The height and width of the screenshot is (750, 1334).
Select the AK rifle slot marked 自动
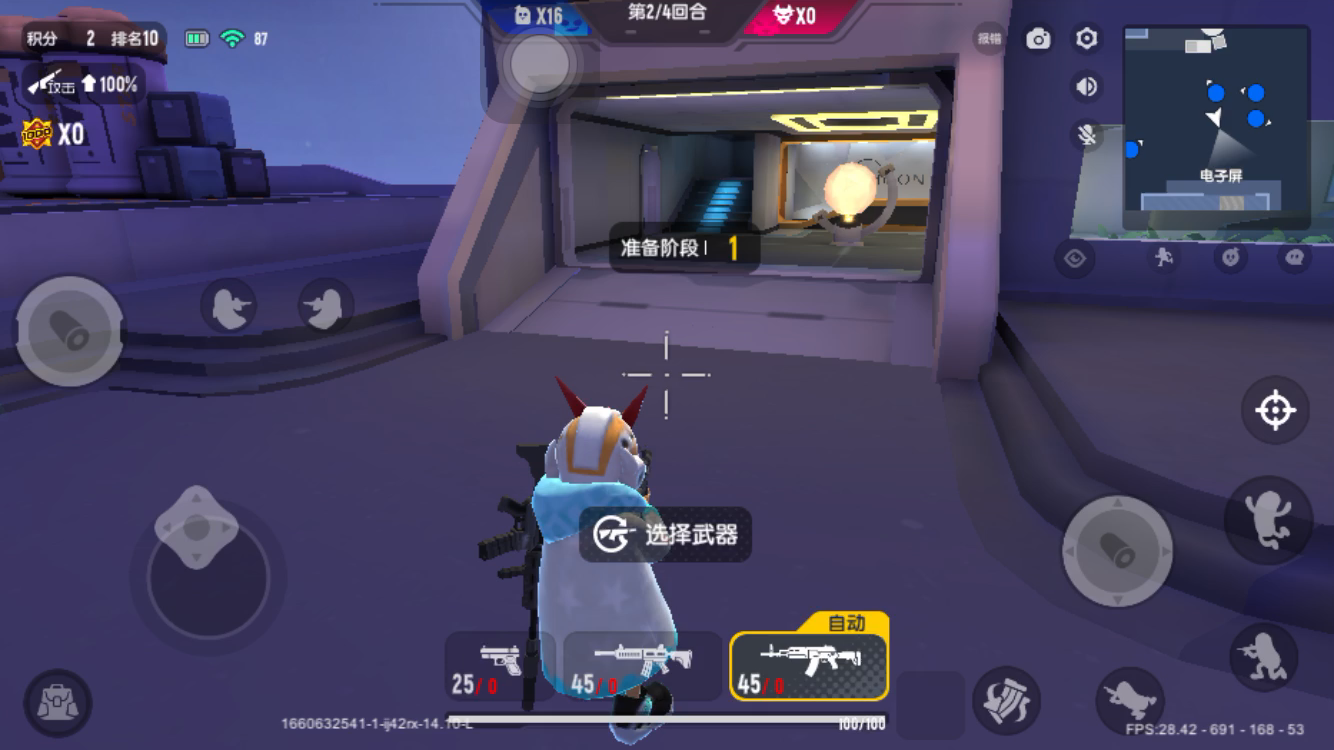[x=806, y=665]
